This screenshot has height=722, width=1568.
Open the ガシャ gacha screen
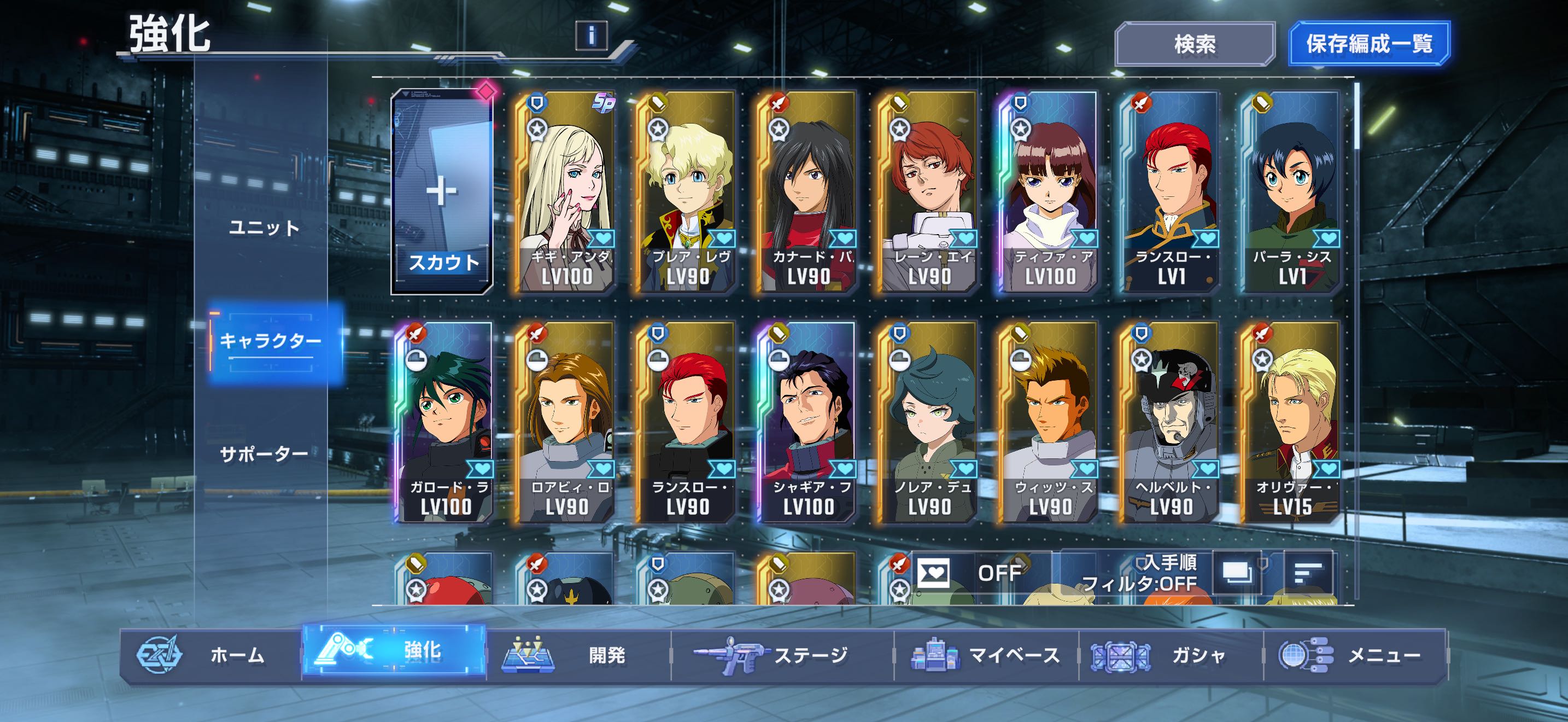tap(1170, 655)
